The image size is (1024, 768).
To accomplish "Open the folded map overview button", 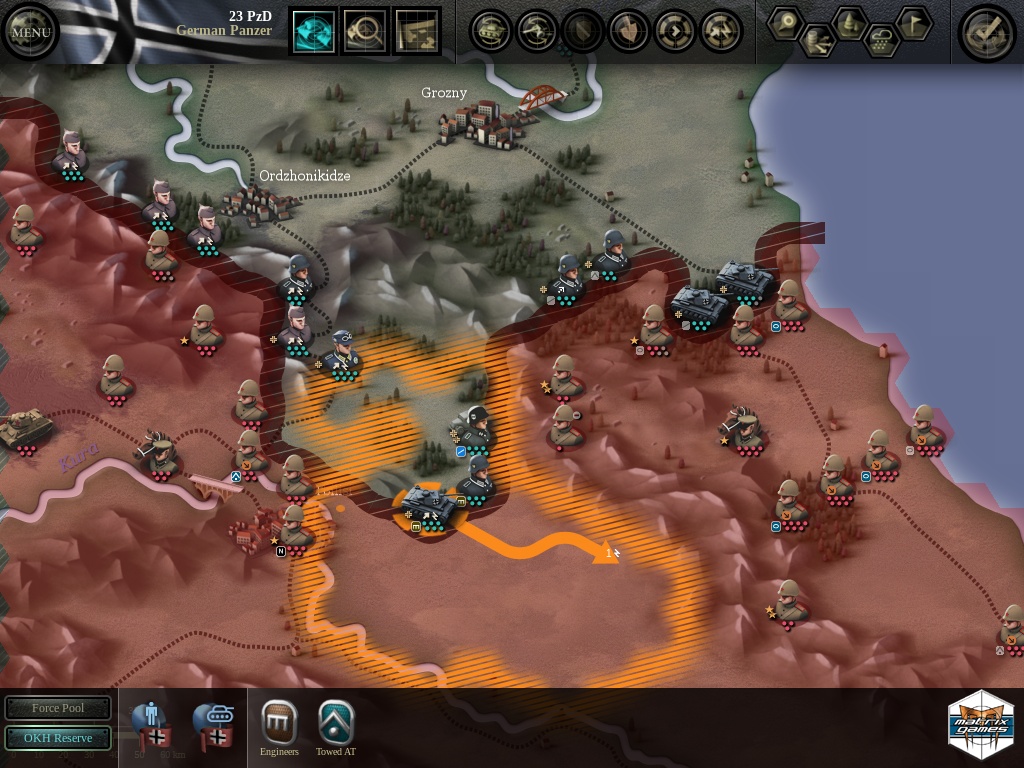I will pyautogui.click(x=417, y=31).
